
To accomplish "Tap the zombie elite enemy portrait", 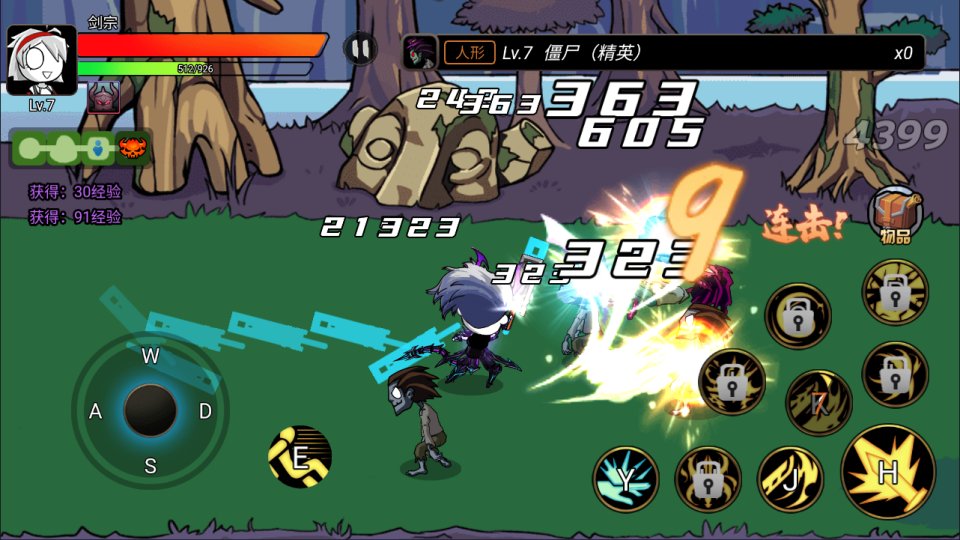I will pyautogui.click(x=420, y=53).
